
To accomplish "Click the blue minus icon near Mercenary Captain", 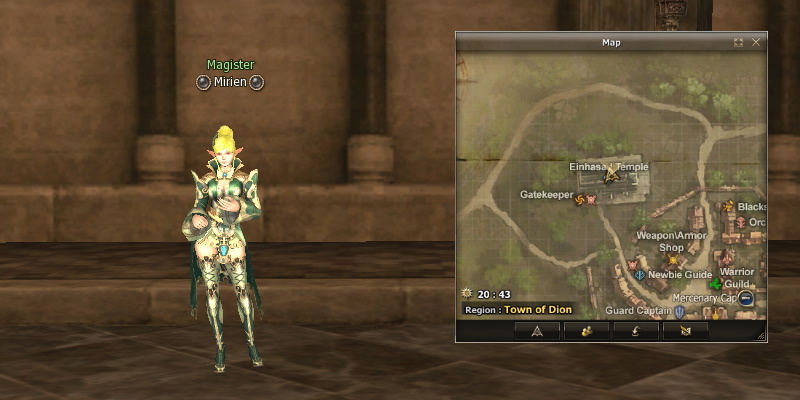I will (747, 298).
